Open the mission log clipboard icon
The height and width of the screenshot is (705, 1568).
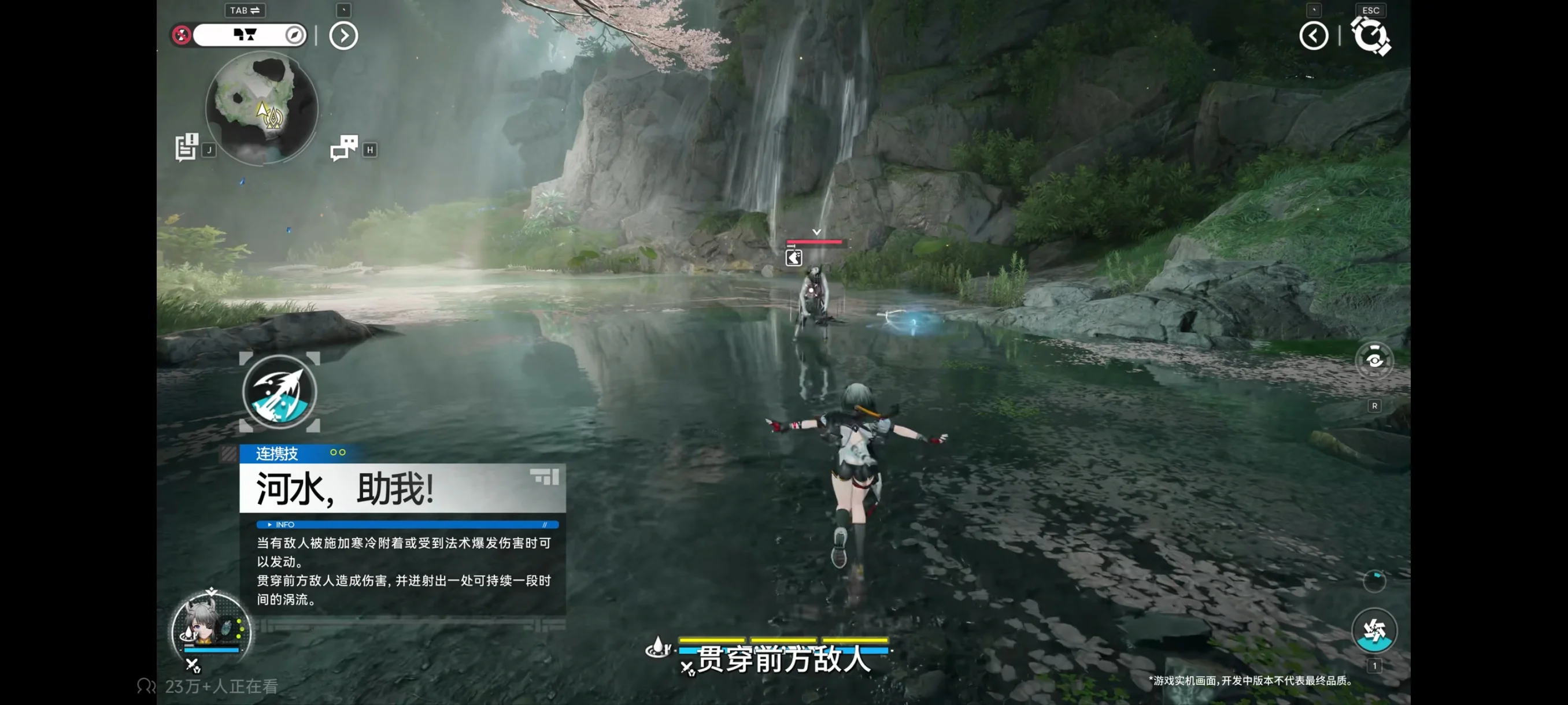coord(186,147)
